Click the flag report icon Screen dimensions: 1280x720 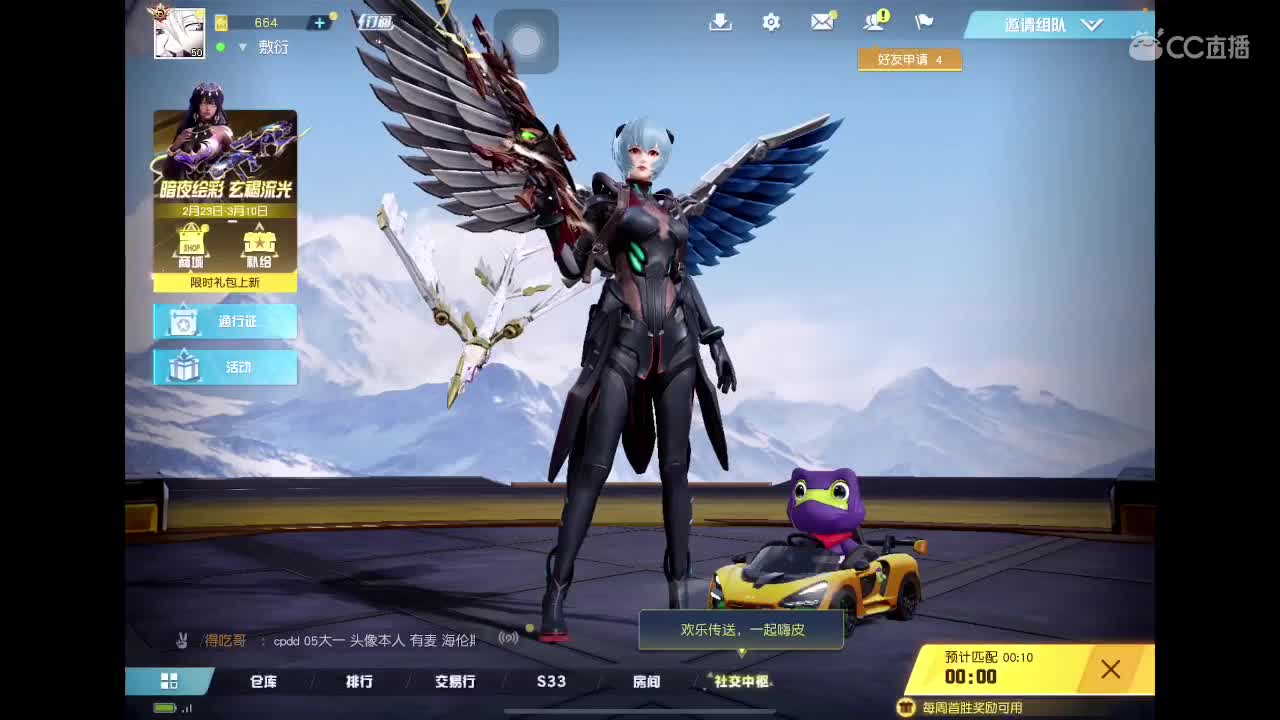tap(923, 21)
